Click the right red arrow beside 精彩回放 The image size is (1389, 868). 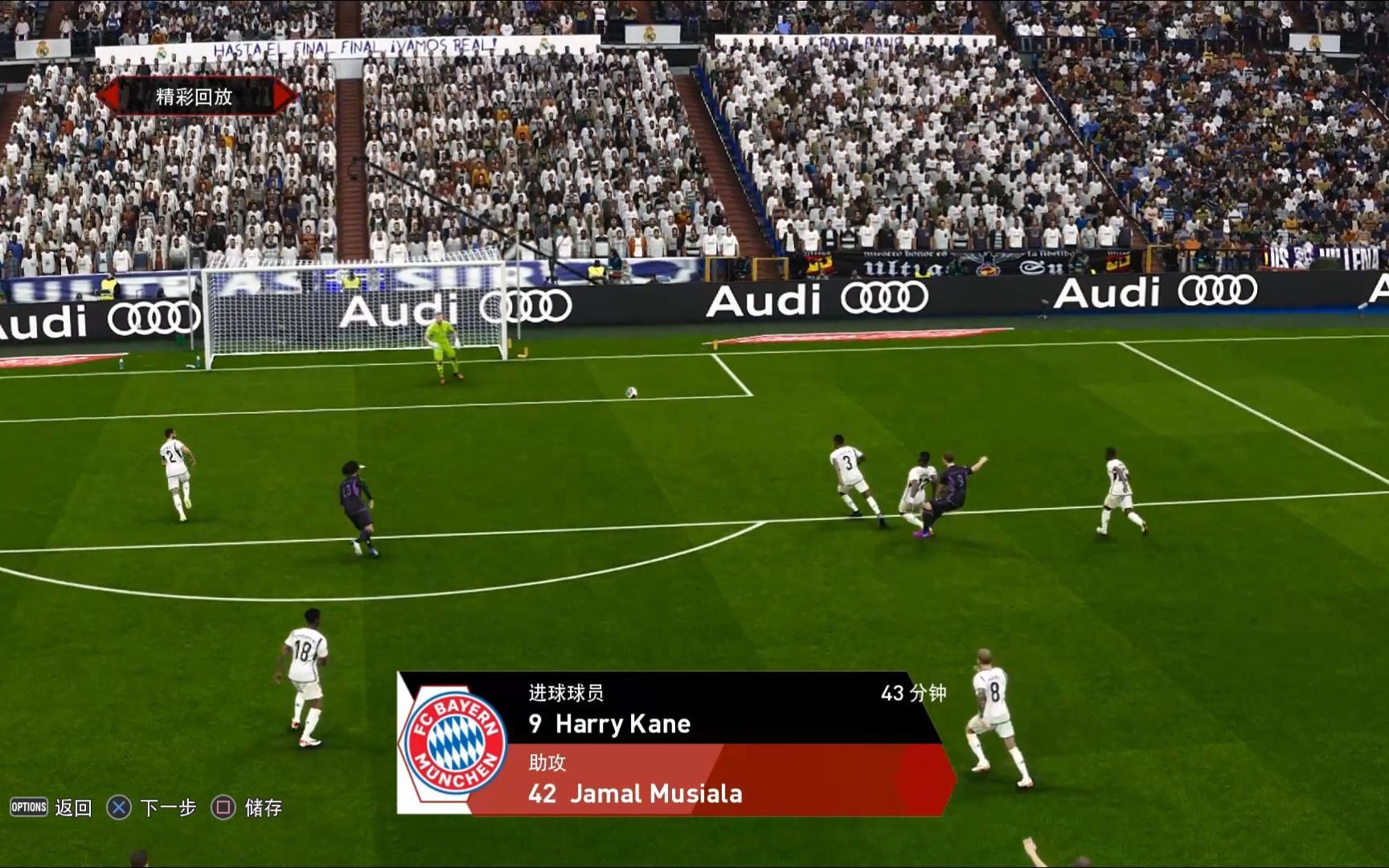click(284, 96)
